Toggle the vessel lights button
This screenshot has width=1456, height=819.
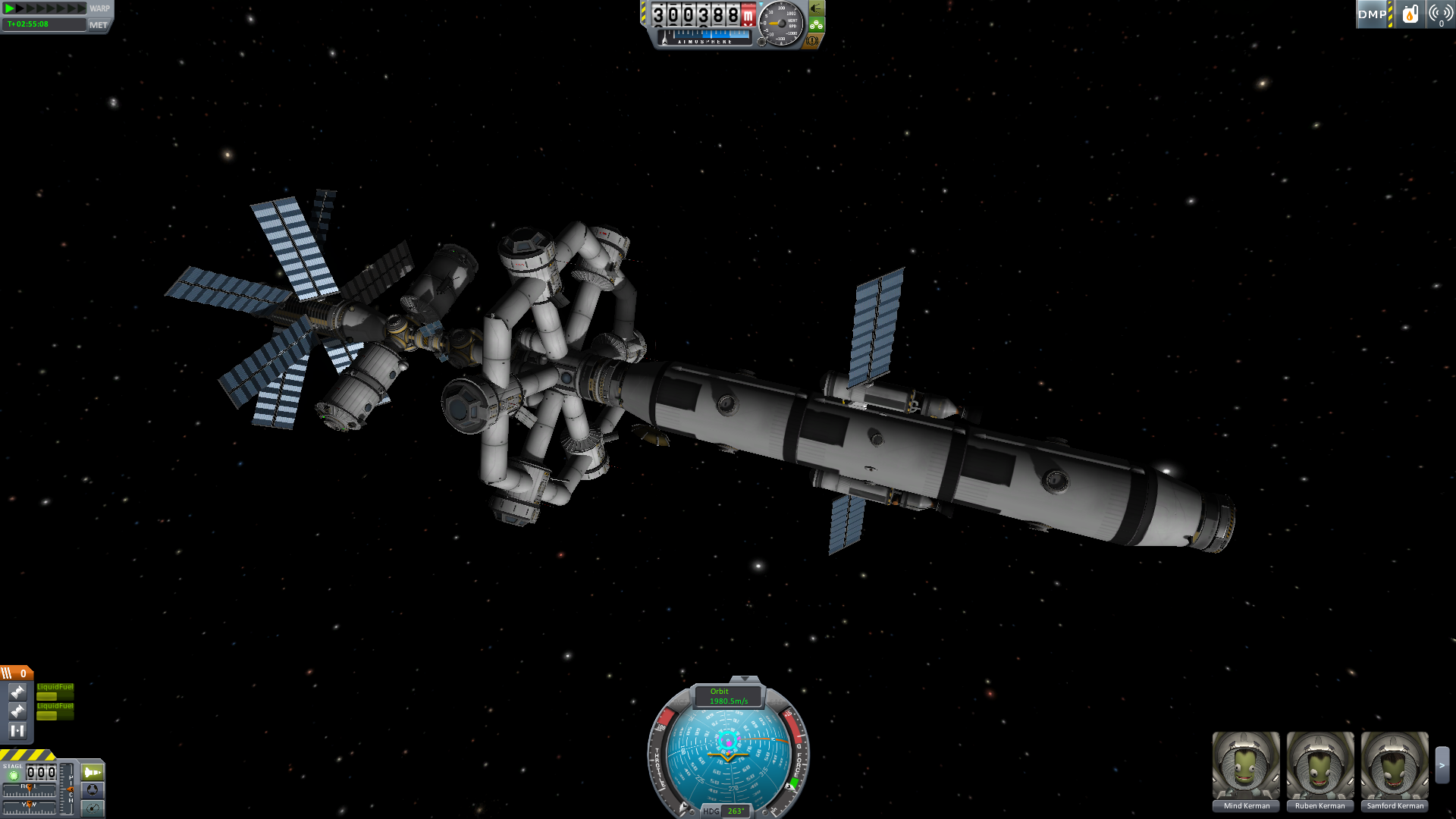pyautogui.click(x=816, y=8)
